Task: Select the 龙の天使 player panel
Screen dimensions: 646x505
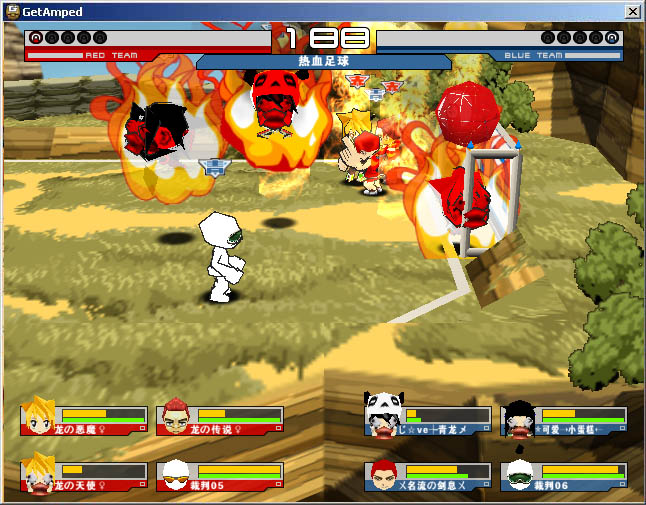Action: 84,477
